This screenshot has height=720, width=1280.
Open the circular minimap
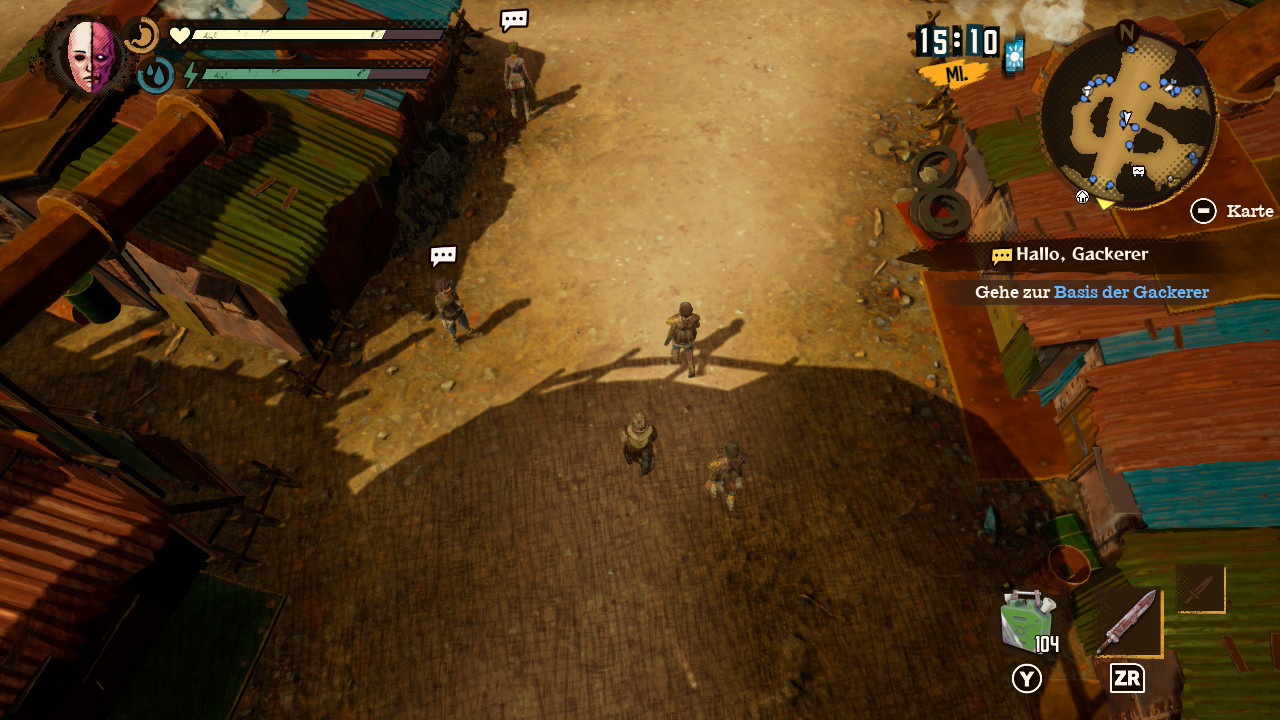coord(1128,118)
